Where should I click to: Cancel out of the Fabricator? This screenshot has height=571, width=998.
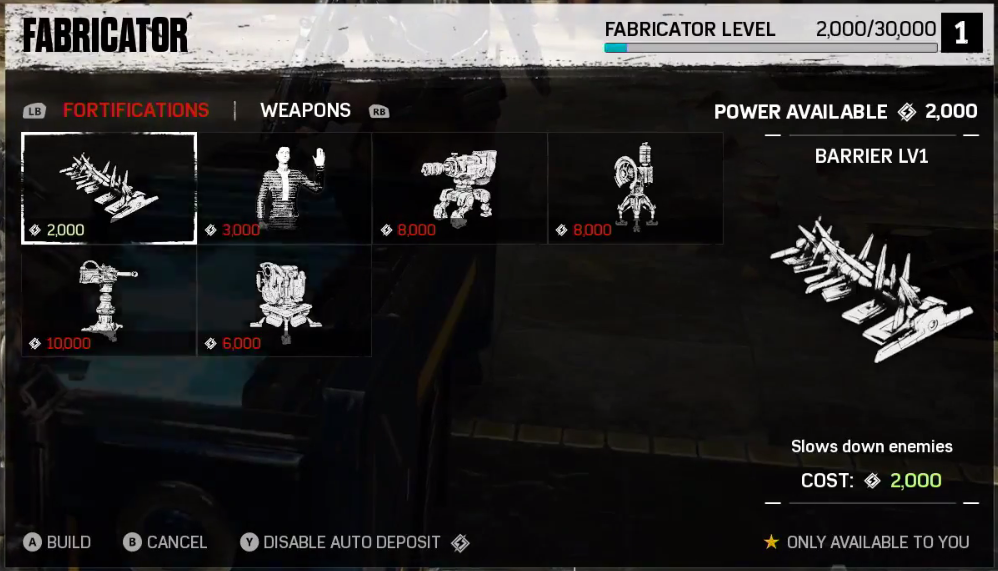click(x=165, y=542)
